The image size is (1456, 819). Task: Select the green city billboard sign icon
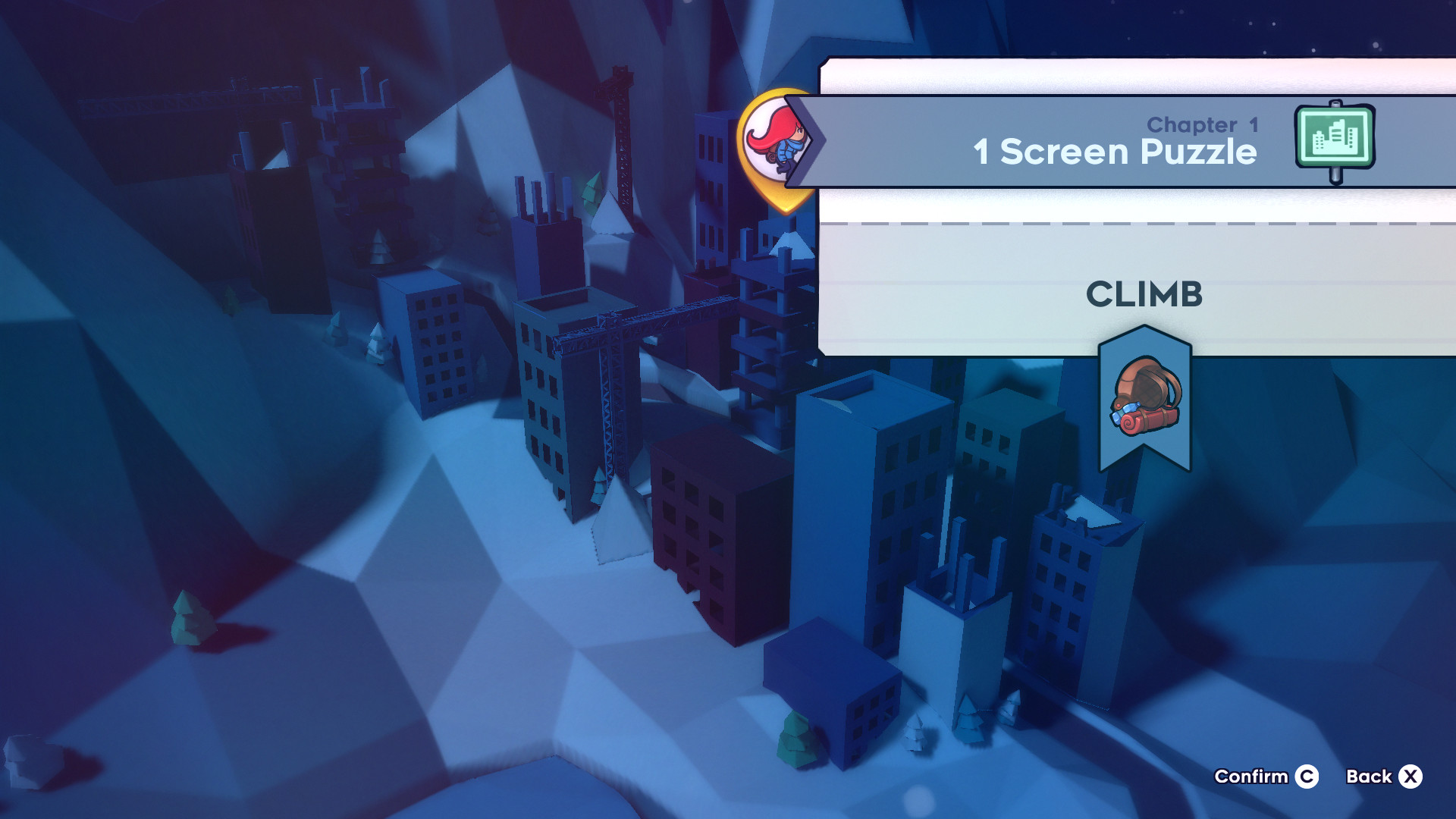[x=1335, y=140]
